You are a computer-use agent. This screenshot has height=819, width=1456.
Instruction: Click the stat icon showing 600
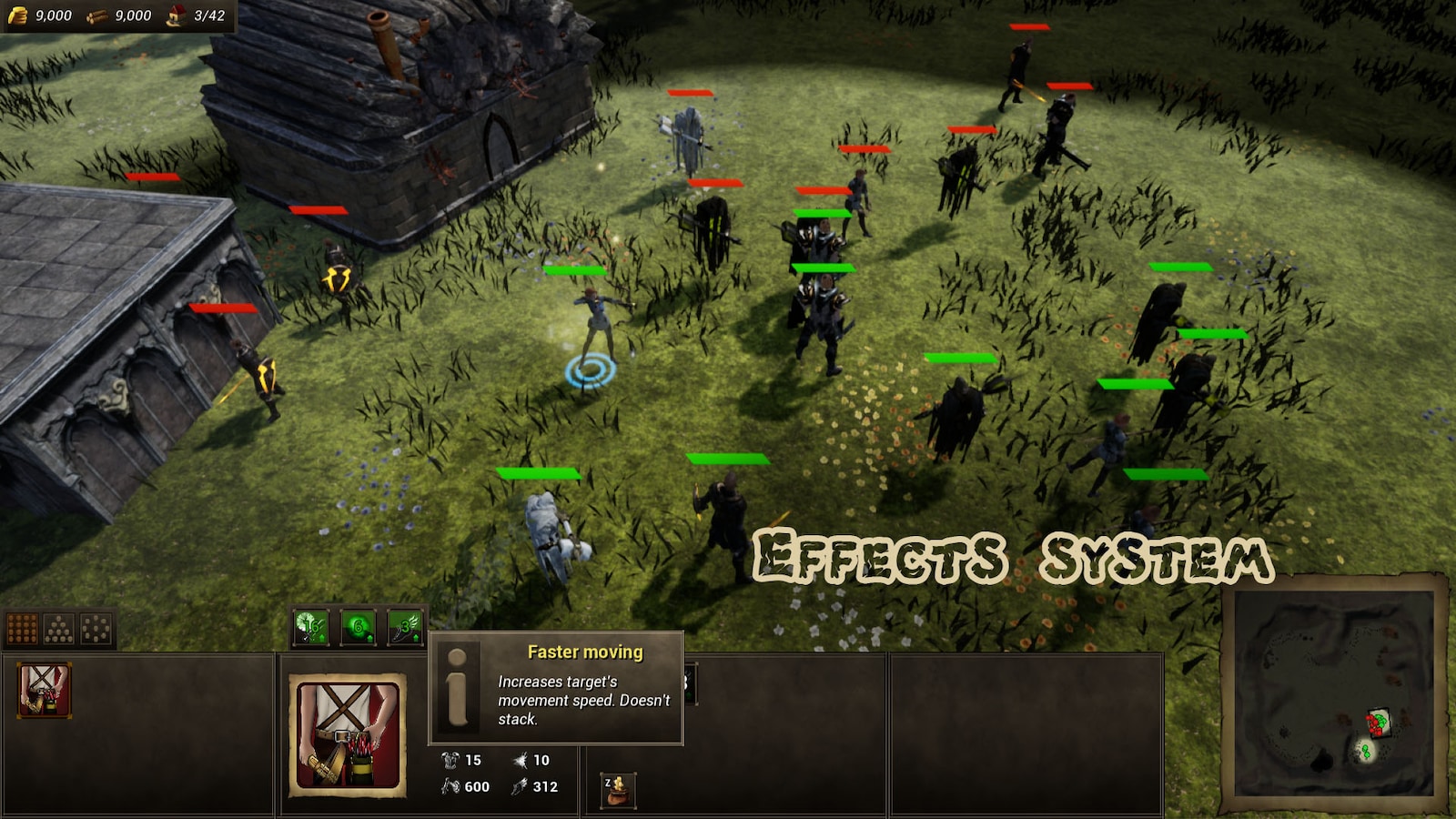(x=450, y=787)
